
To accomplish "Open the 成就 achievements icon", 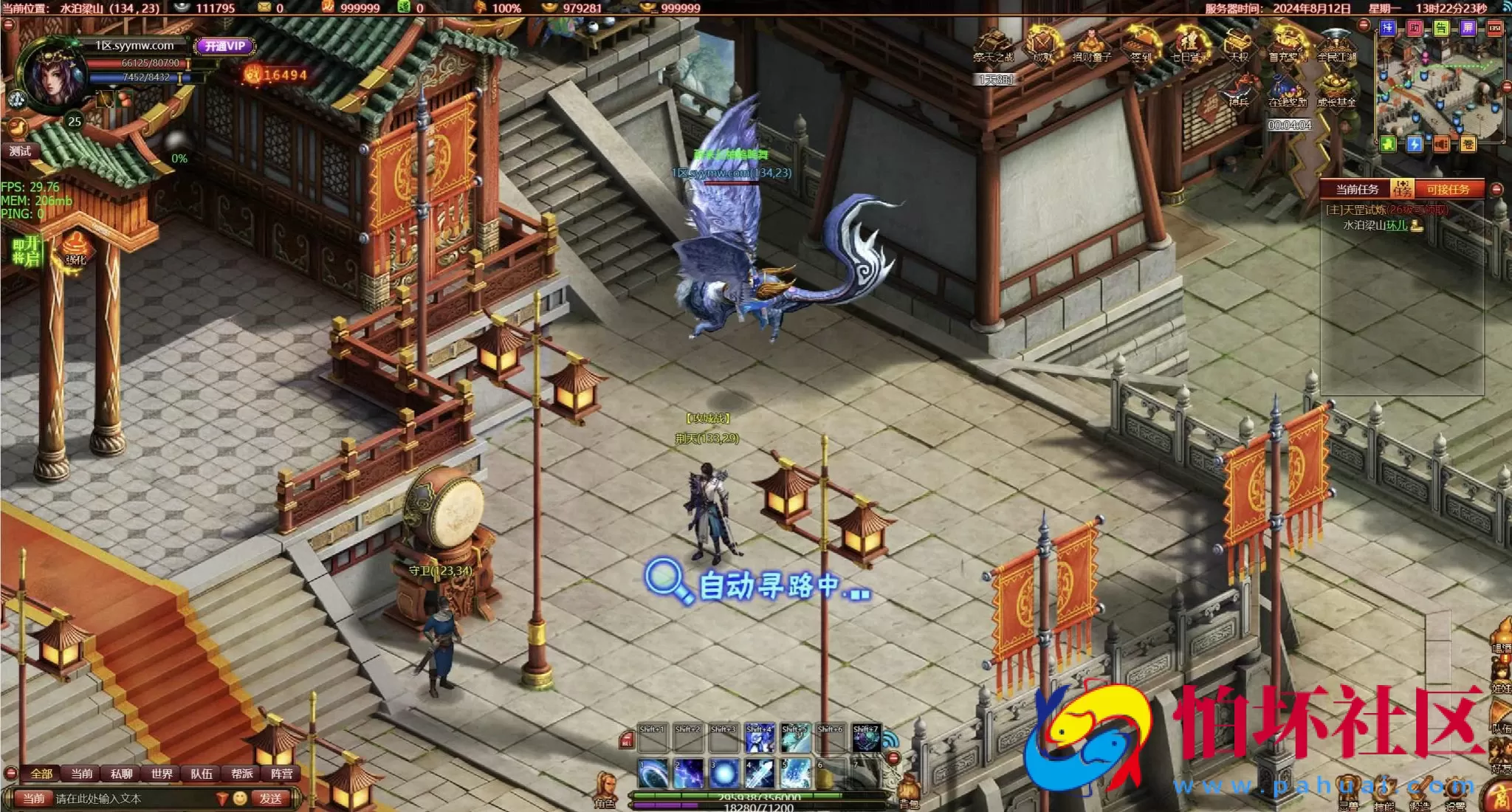I will (x=1042, y=44).
